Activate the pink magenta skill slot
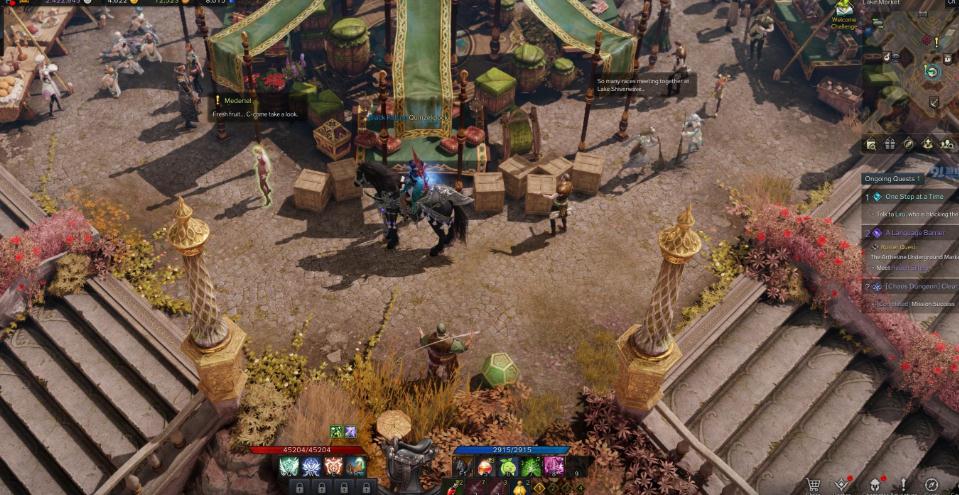The height and width of the screenshot is (495, 959). [553, 467]
